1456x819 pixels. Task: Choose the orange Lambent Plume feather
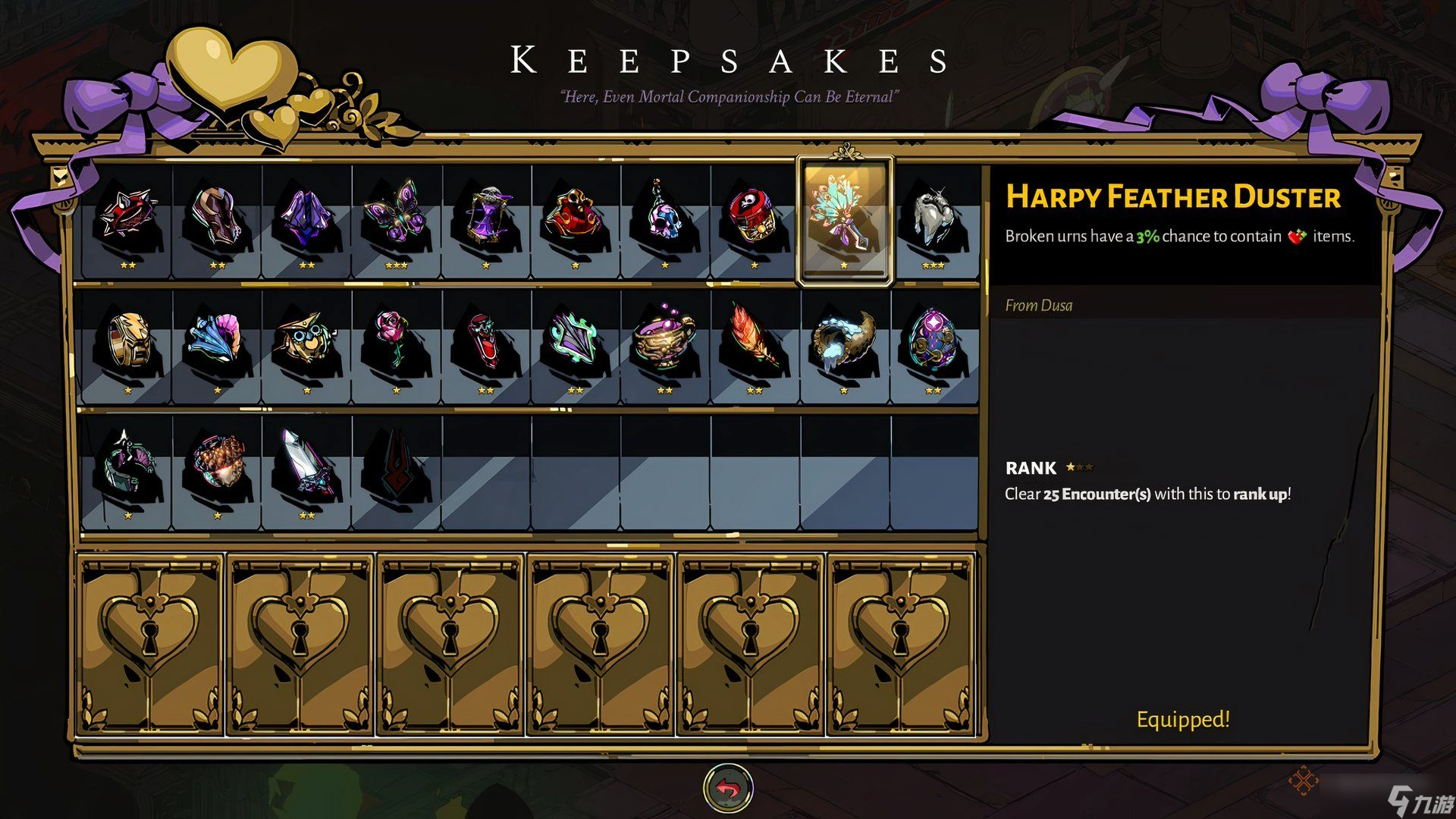754,343
